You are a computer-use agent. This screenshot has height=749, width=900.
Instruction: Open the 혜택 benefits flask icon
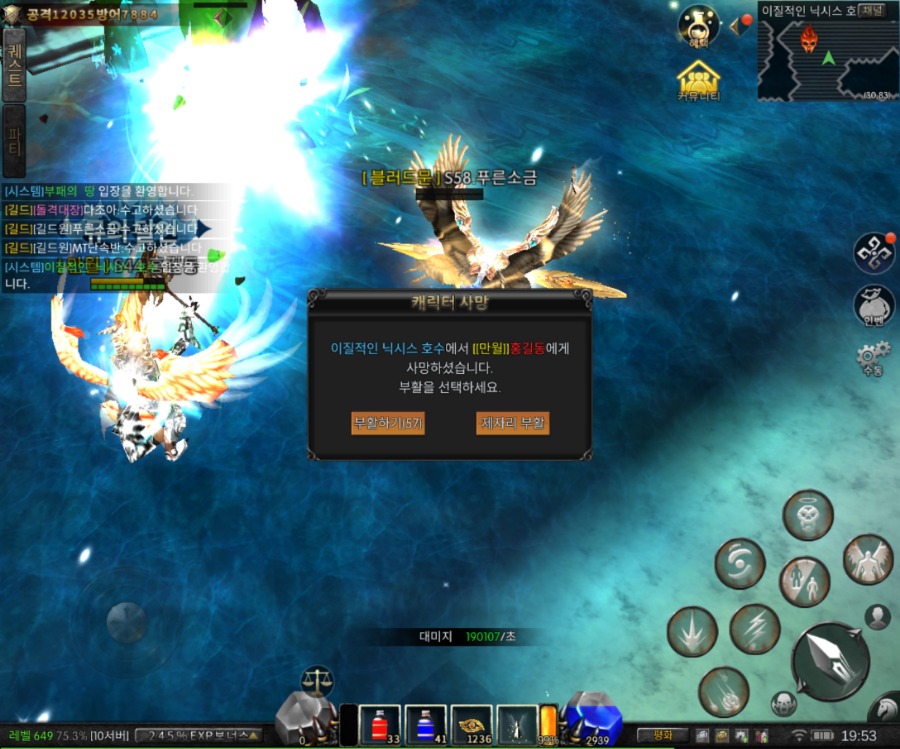coord(699,26)
